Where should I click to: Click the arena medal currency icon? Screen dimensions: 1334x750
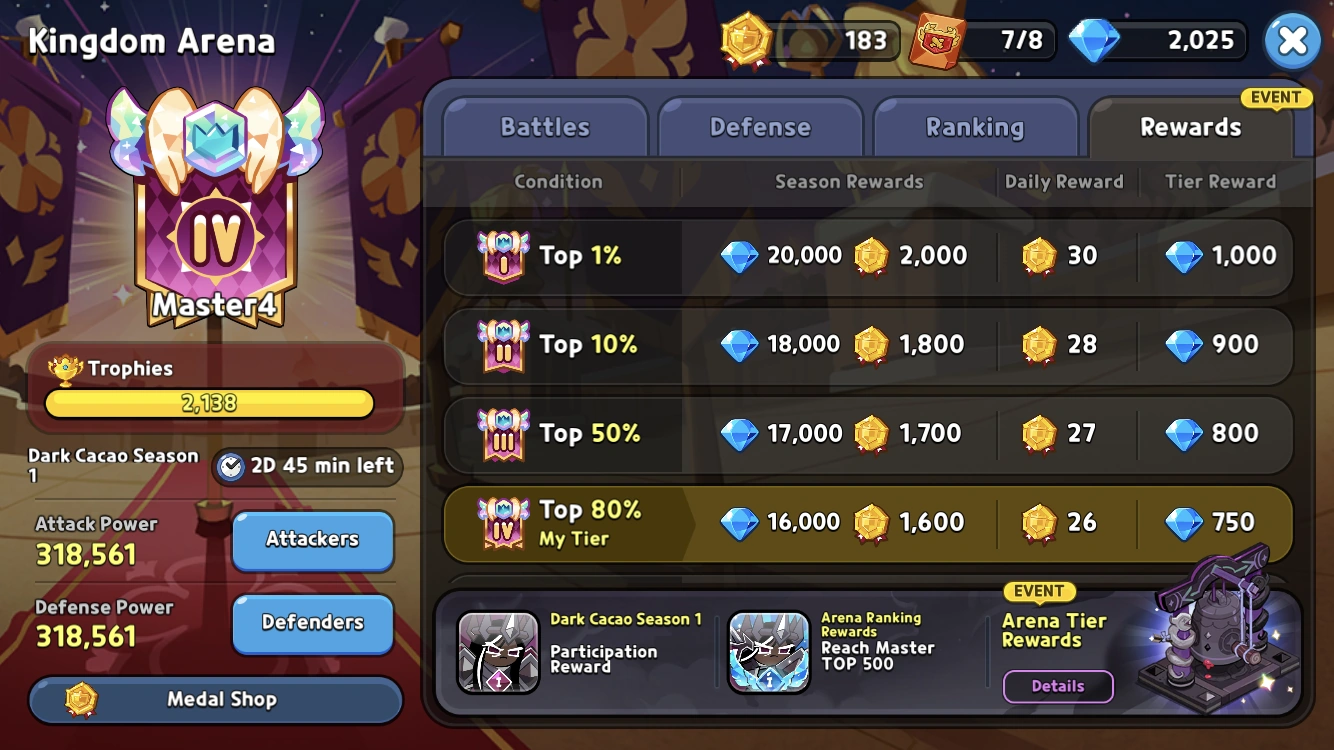(744, 41)
